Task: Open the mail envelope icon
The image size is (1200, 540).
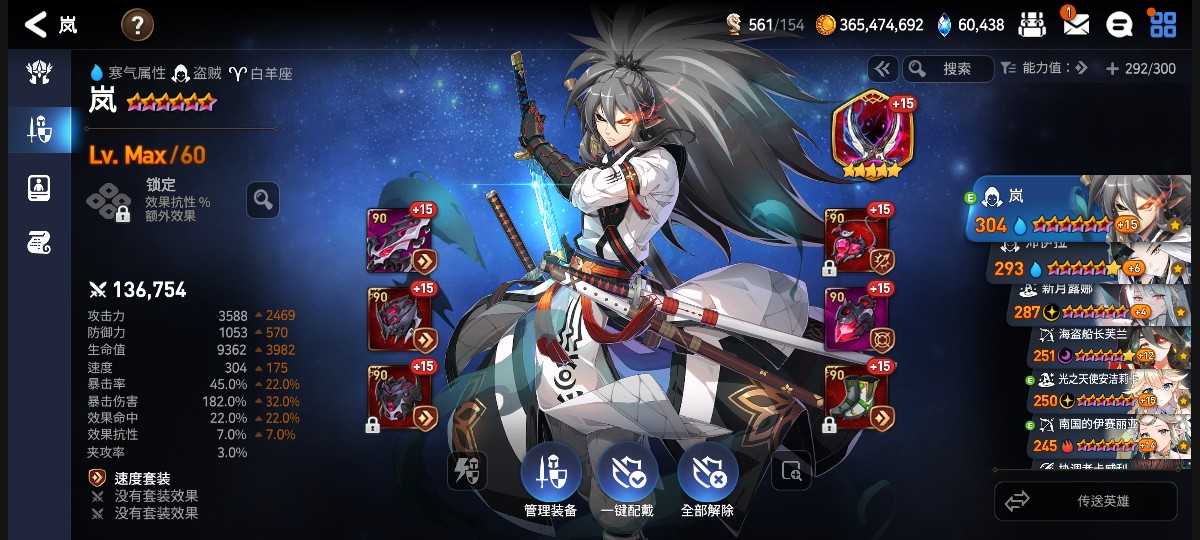Action: coord(1076,24)
